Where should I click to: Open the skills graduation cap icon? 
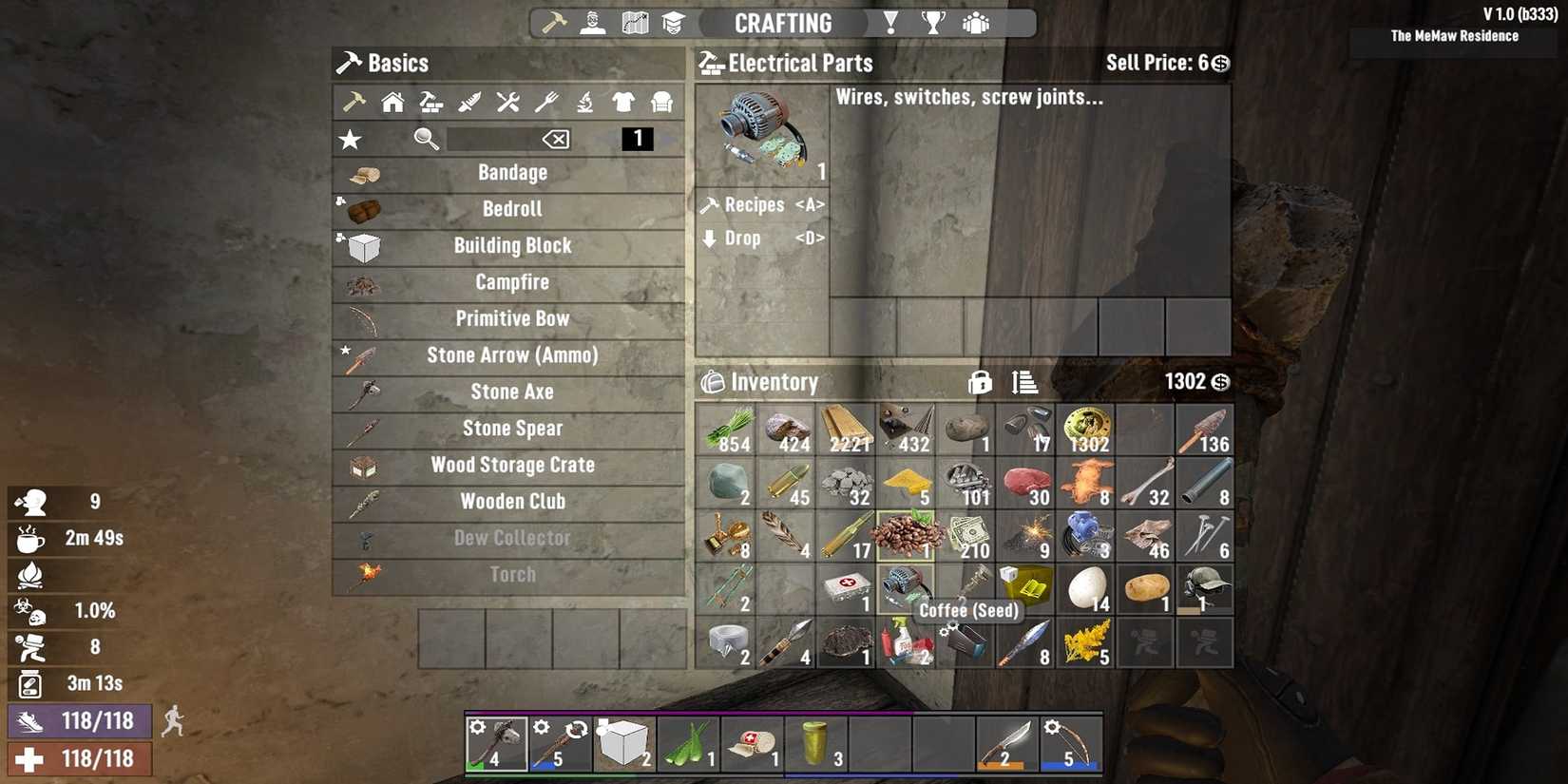pyautogui.click(x=675, y=22)
